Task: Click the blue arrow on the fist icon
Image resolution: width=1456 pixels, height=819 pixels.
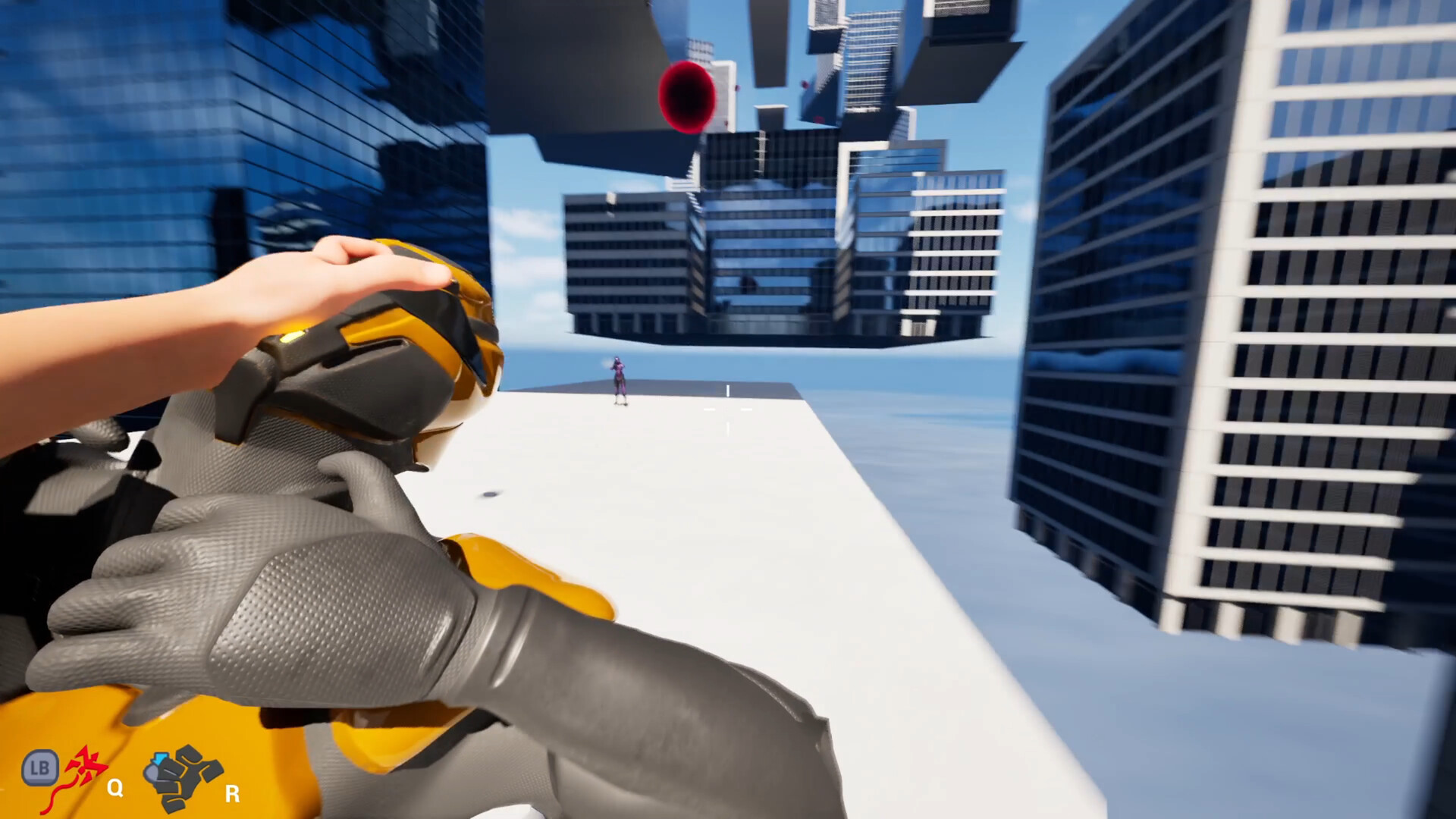Action: [x=160, y=757]
